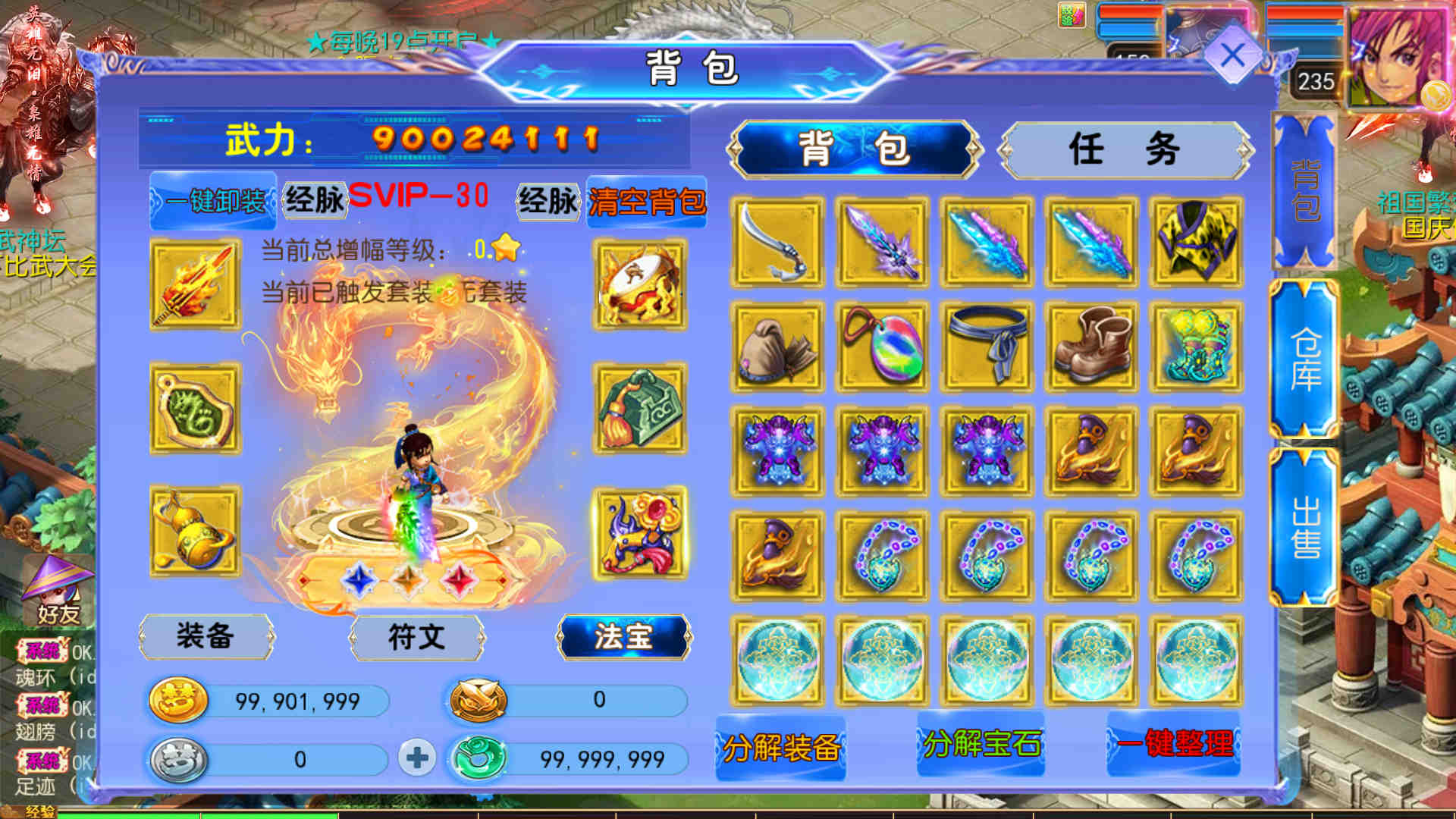Select the 法宝 treasure tab
Screen dimensions: 1456x819
[x=623, y=636]
